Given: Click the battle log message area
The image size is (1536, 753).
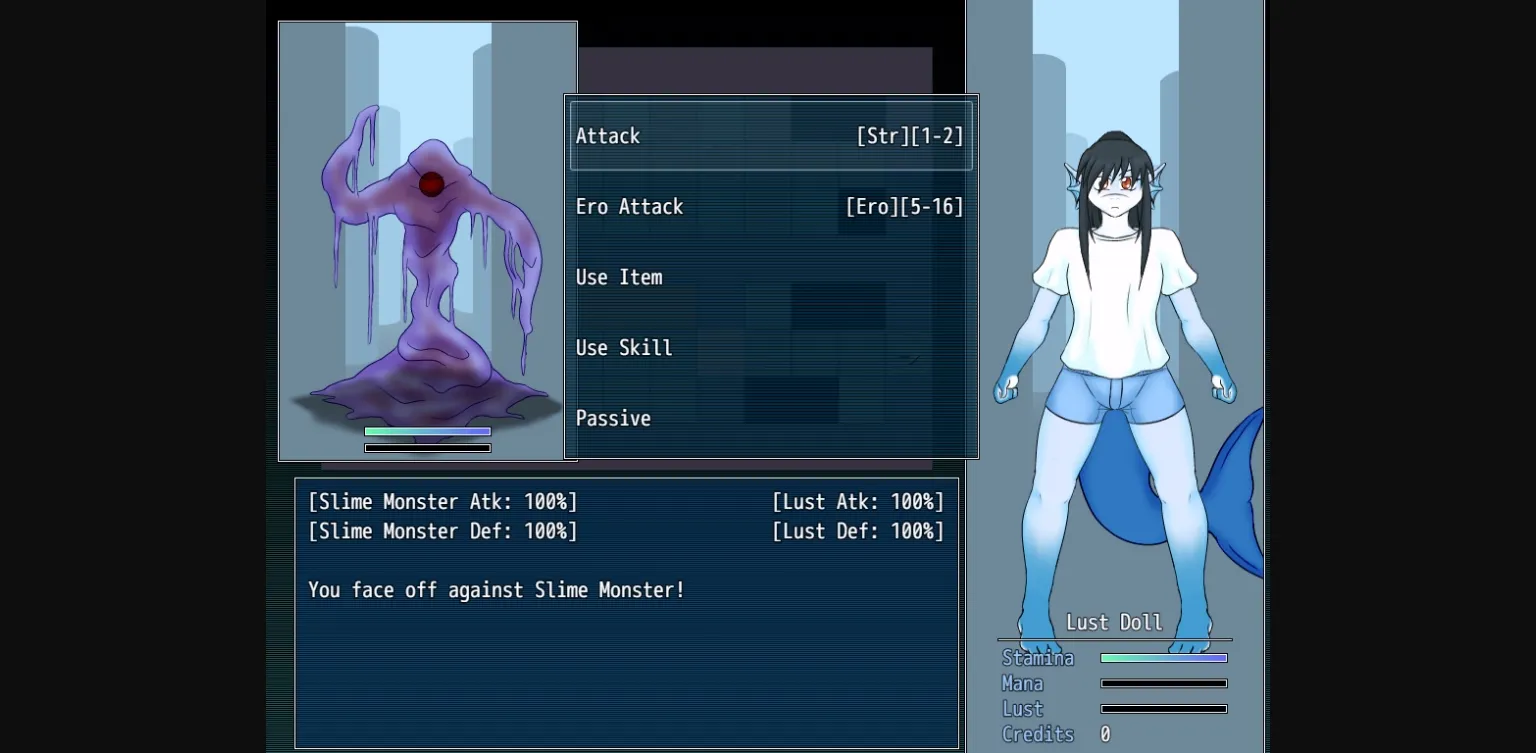Looking at the screenshot, I should click(496, 590).
